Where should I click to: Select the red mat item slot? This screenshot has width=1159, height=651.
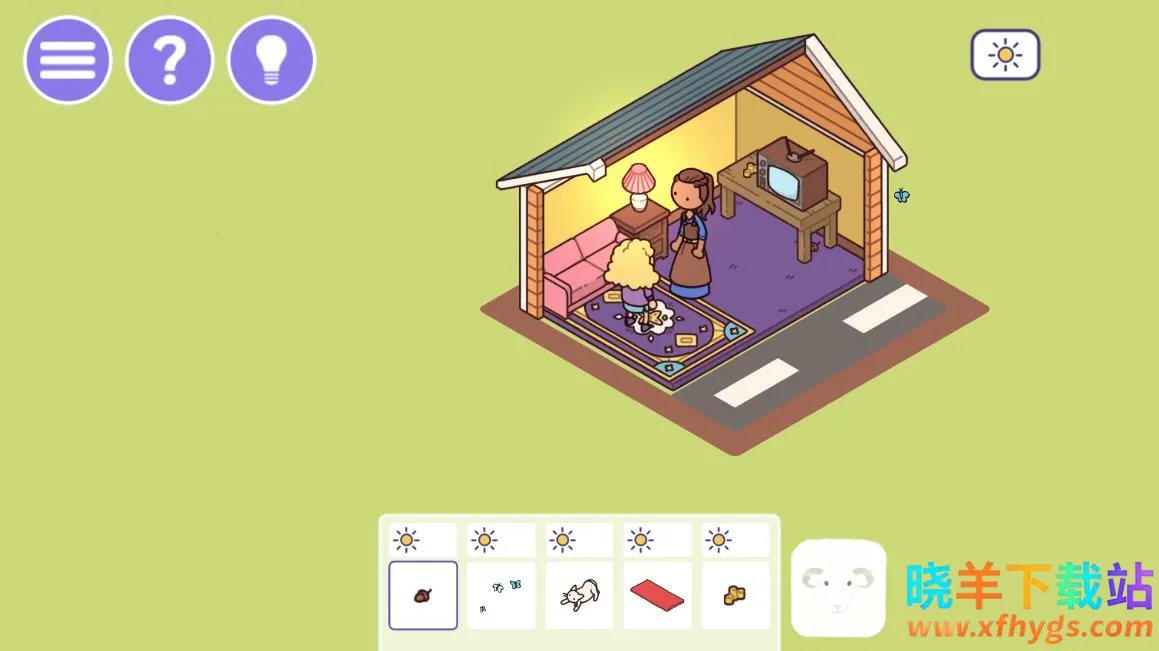[x=657, y=595]
